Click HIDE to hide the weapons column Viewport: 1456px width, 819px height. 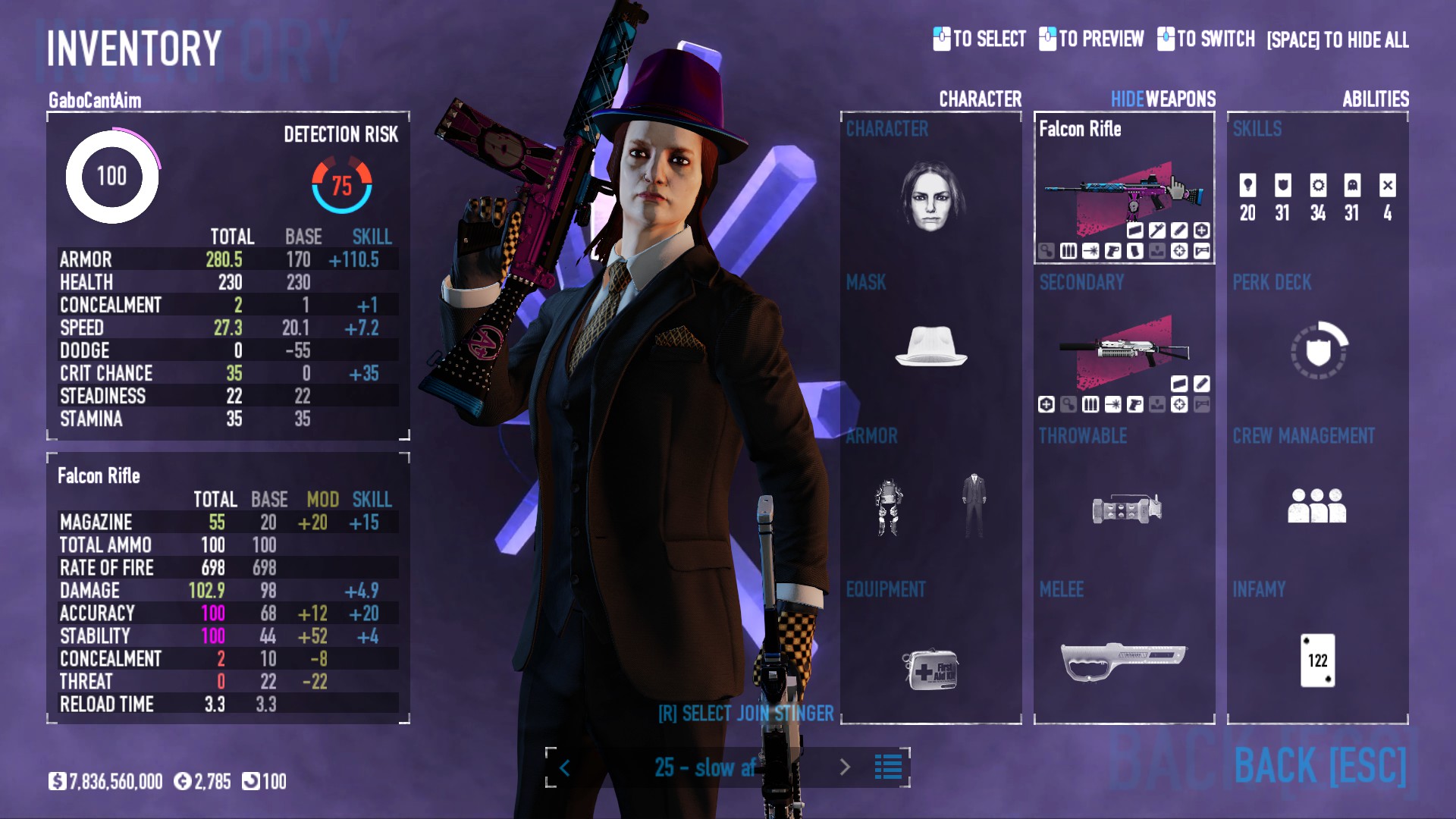coord(1127,99)
